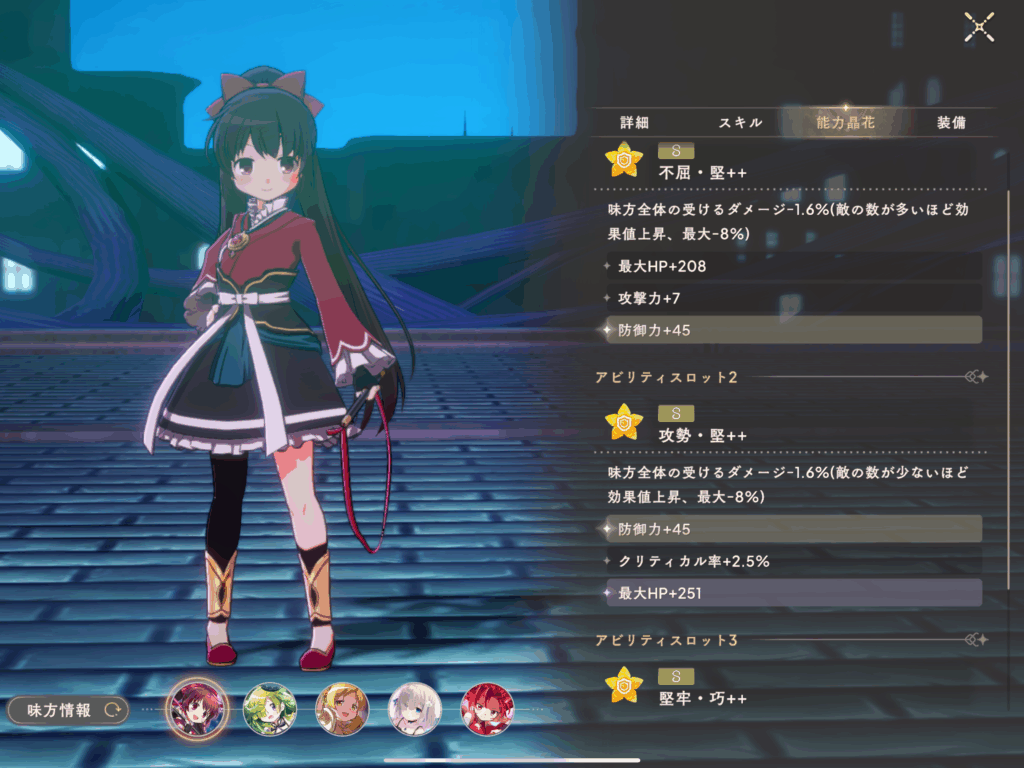
Task: Show the 装備 tab
Action: pos(951,122)
